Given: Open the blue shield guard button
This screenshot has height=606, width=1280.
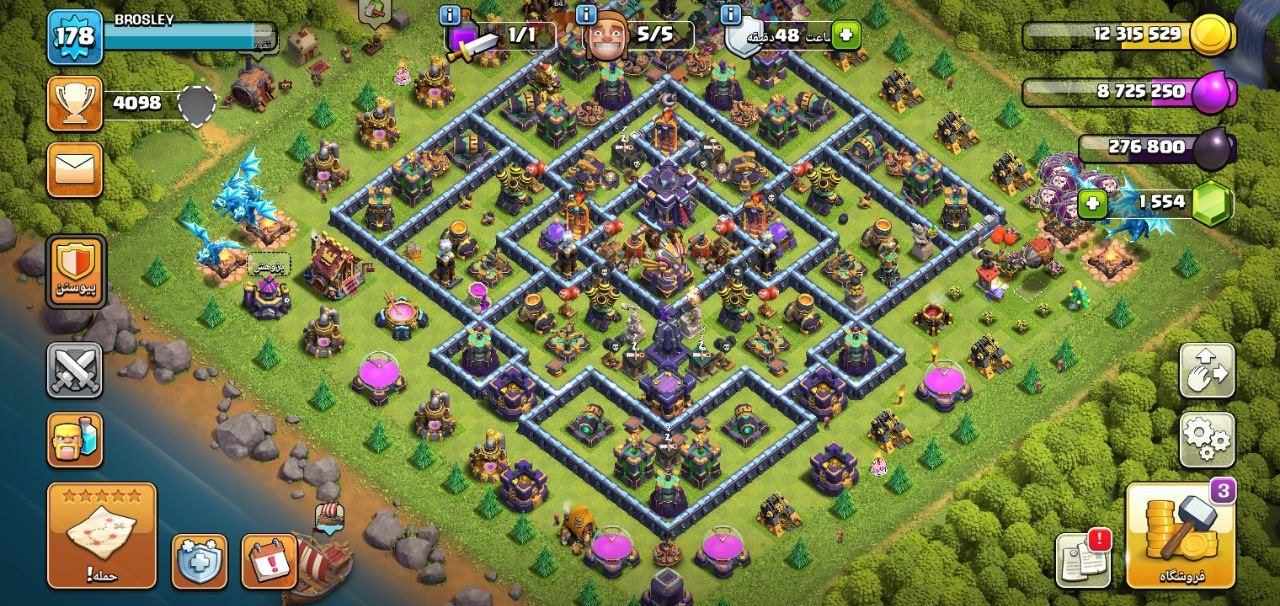Looking at the screenshot, I should click(x=199, y=561).
